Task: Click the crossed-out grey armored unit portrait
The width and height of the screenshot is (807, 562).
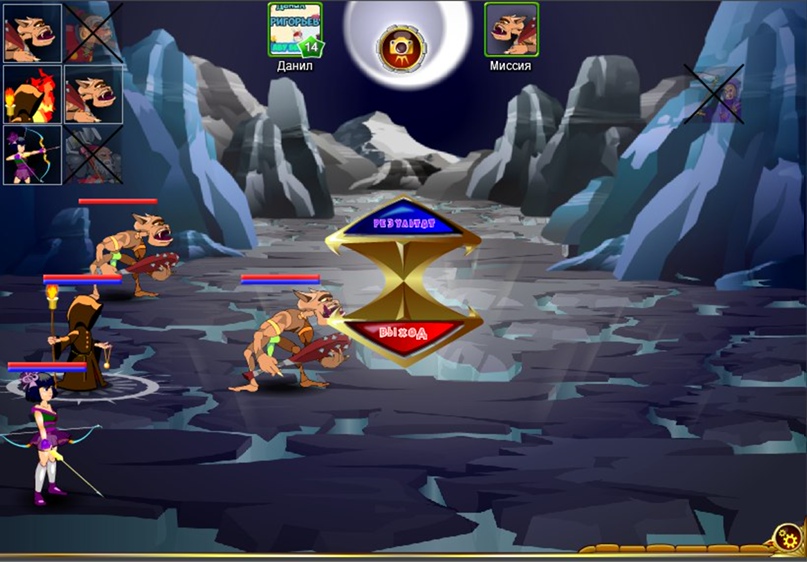Action: pyautogui.click(x=93, y=155)
